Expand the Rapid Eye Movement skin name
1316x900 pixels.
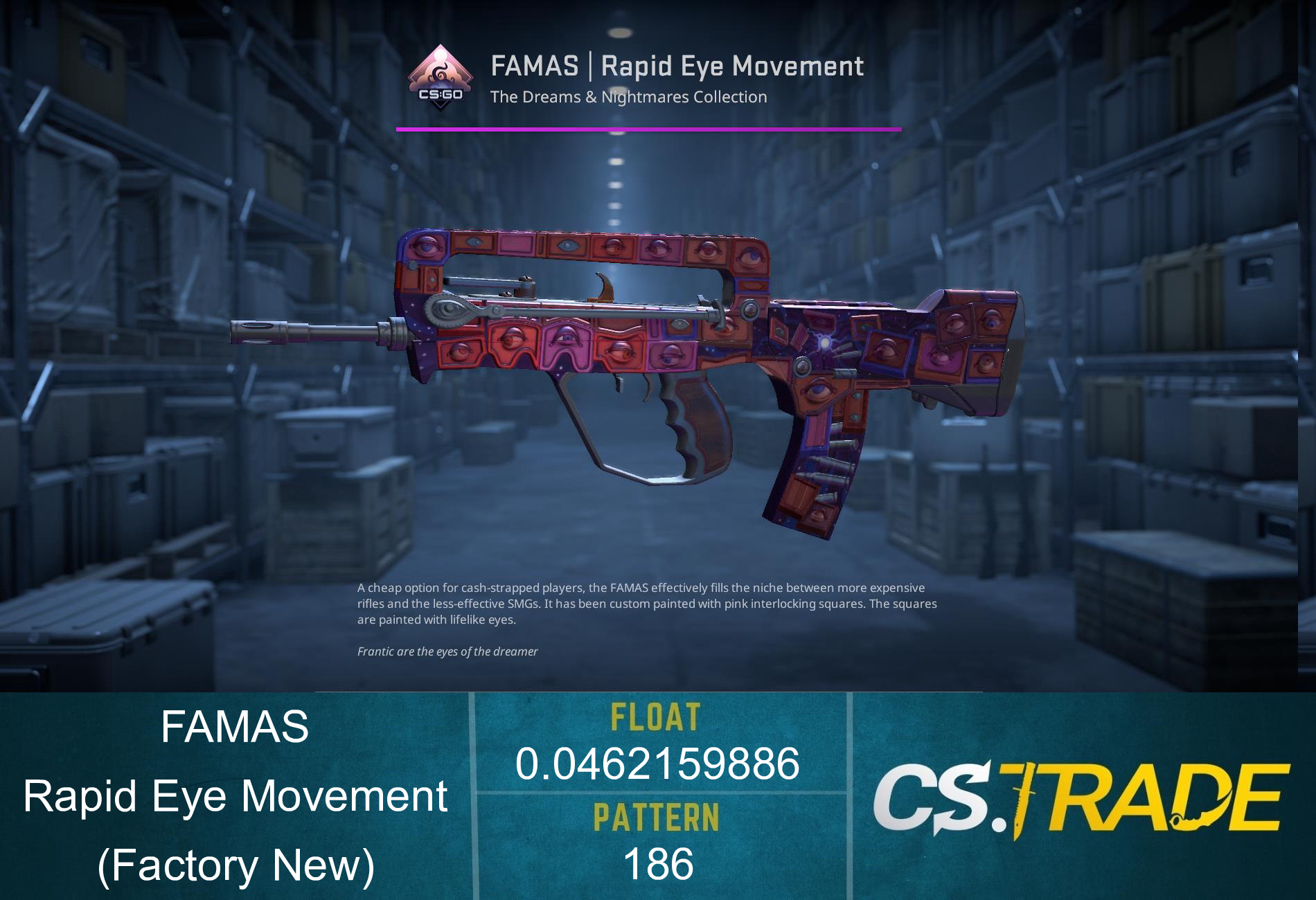tap(235, 796)
